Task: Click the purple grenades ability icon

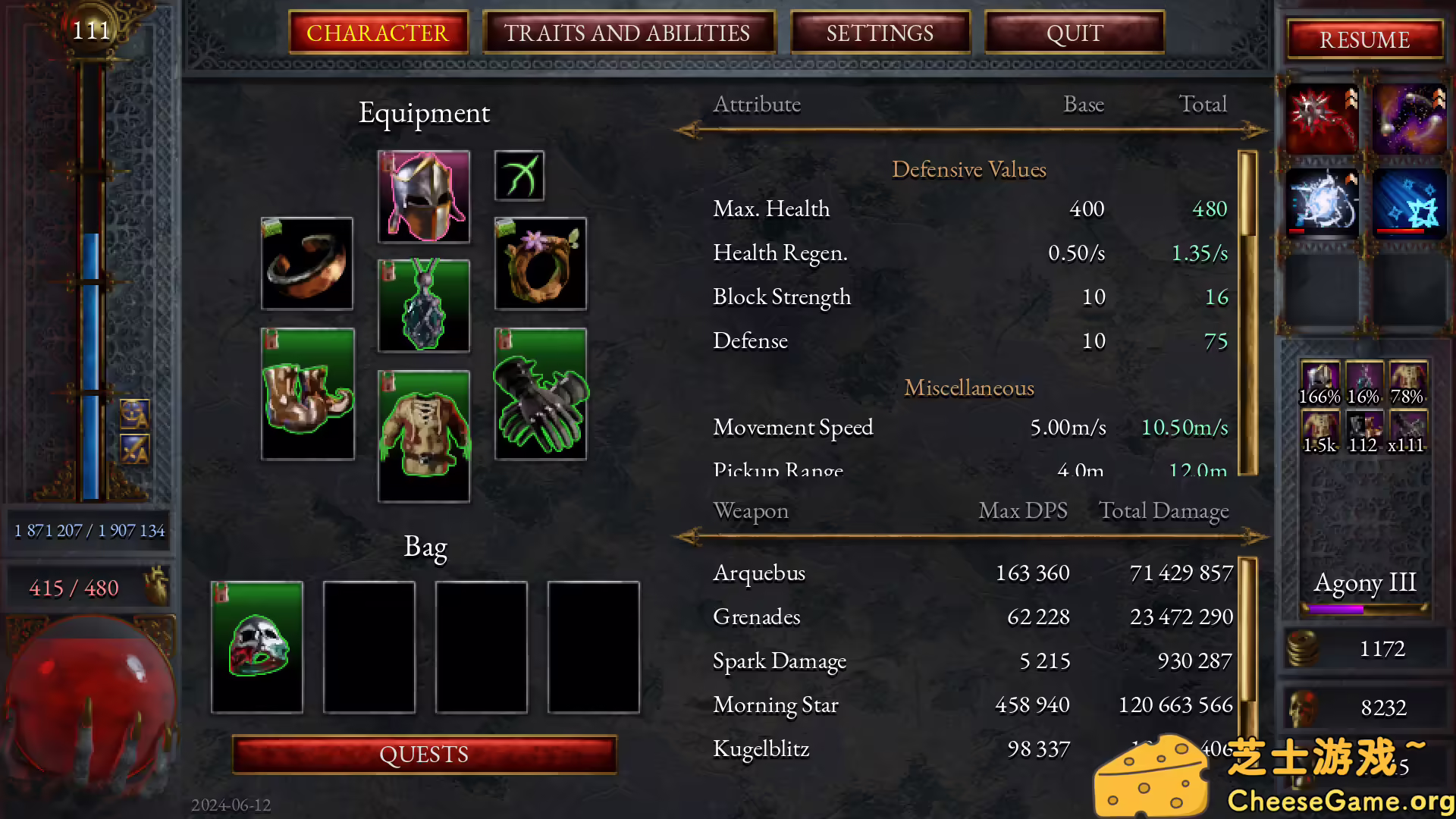Action: point(1409,118)
